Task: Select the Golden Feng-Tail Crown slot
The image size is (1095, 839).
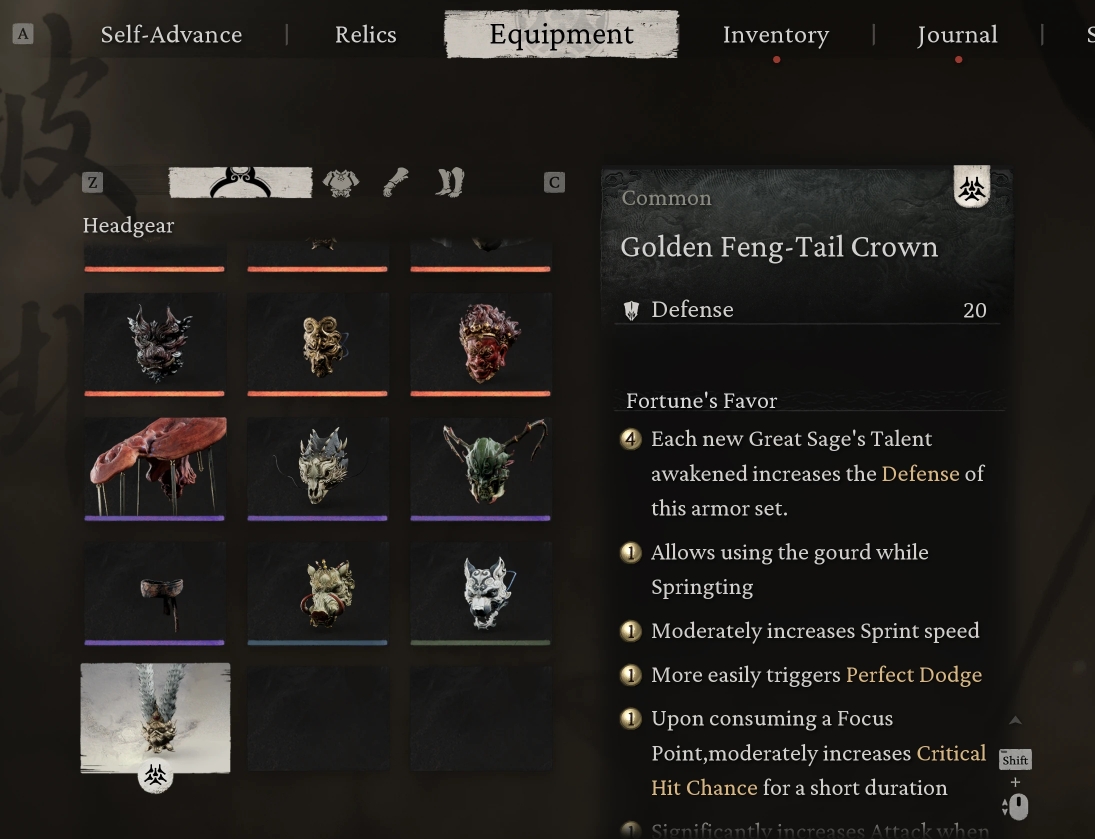Action: pyautogui.click(x=155, y=717)
